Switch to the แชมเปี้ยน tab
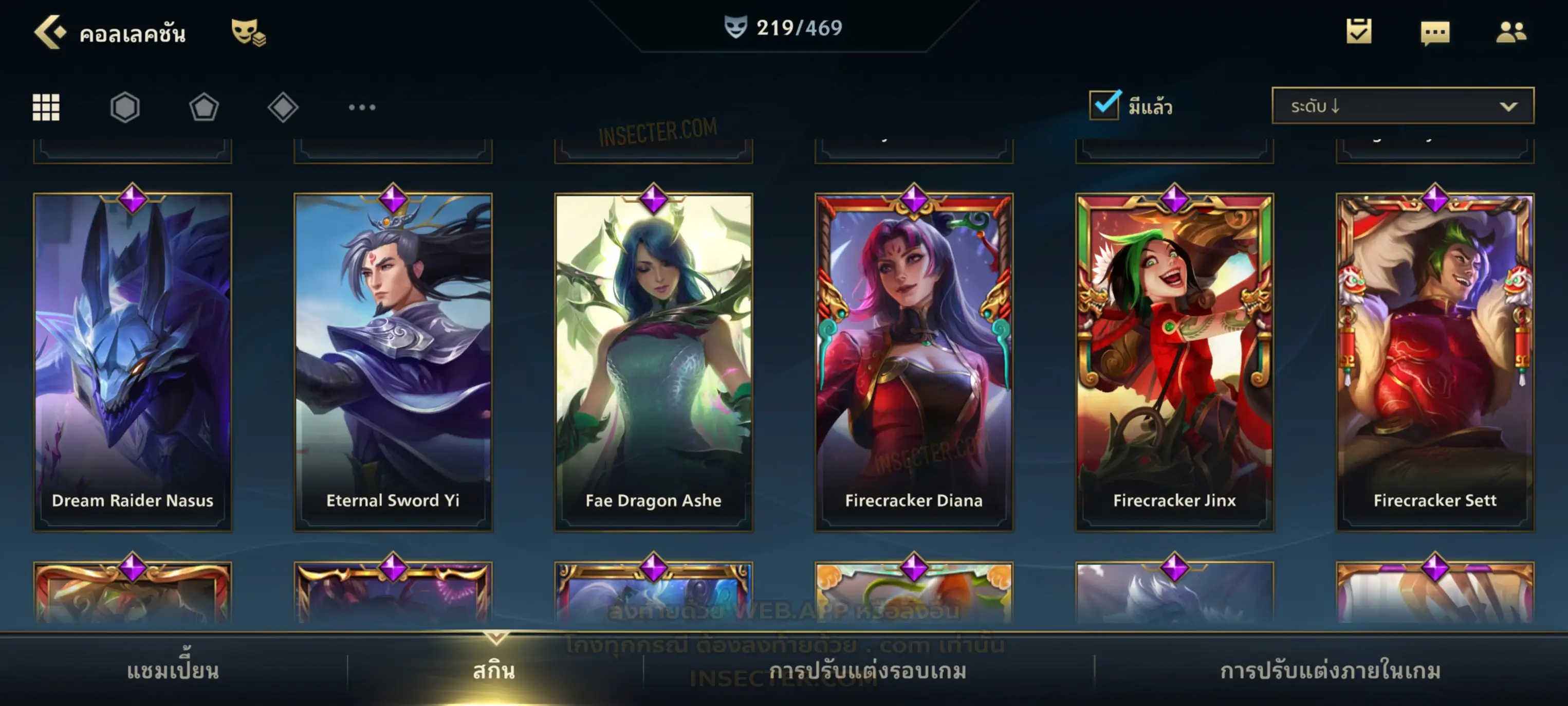The image size is (1568, 706). (x=173, y=671)
